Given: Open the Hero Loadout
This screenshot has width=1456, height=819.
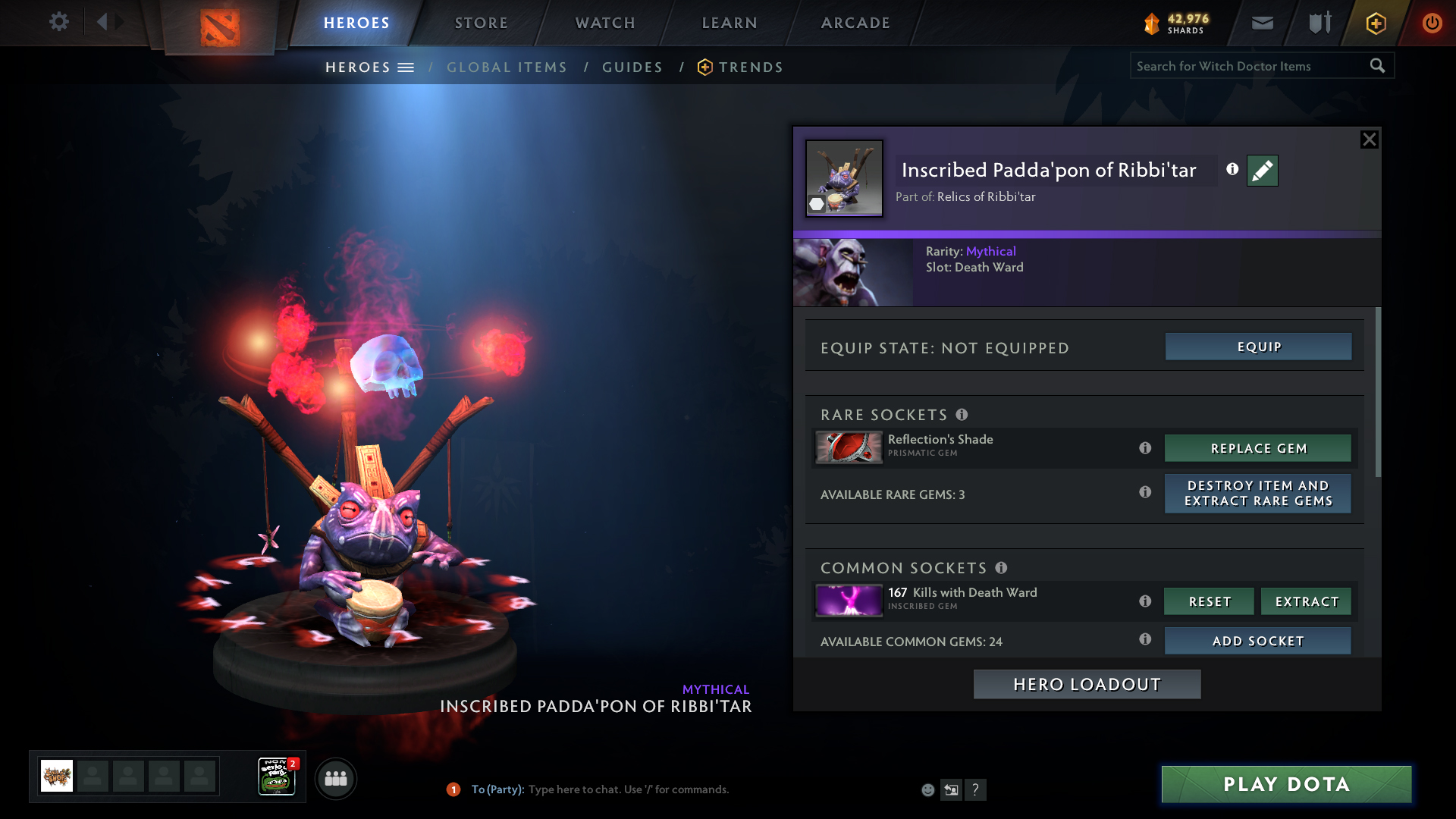Looking at the screenshot, I should [1087, 685].
